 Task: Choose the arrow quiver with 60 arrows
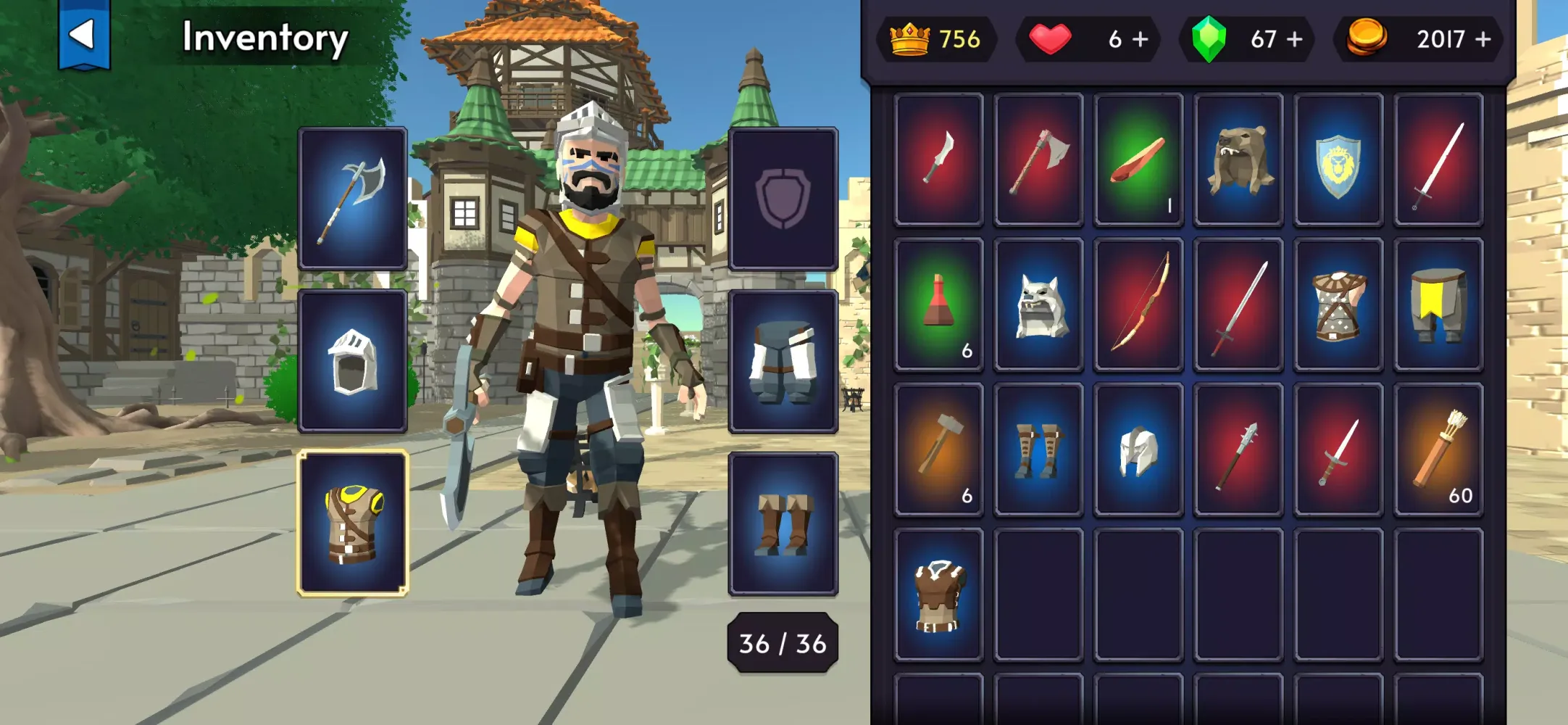point(1438,449)
